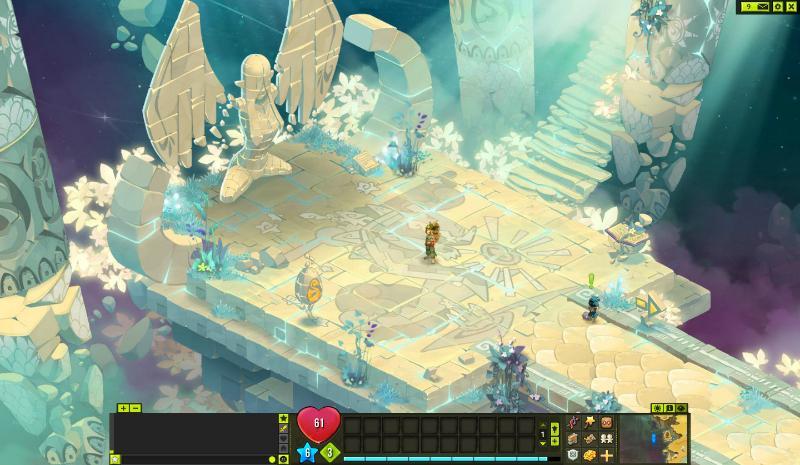Open the mail inbox showing 9 messages

point(756,7)
